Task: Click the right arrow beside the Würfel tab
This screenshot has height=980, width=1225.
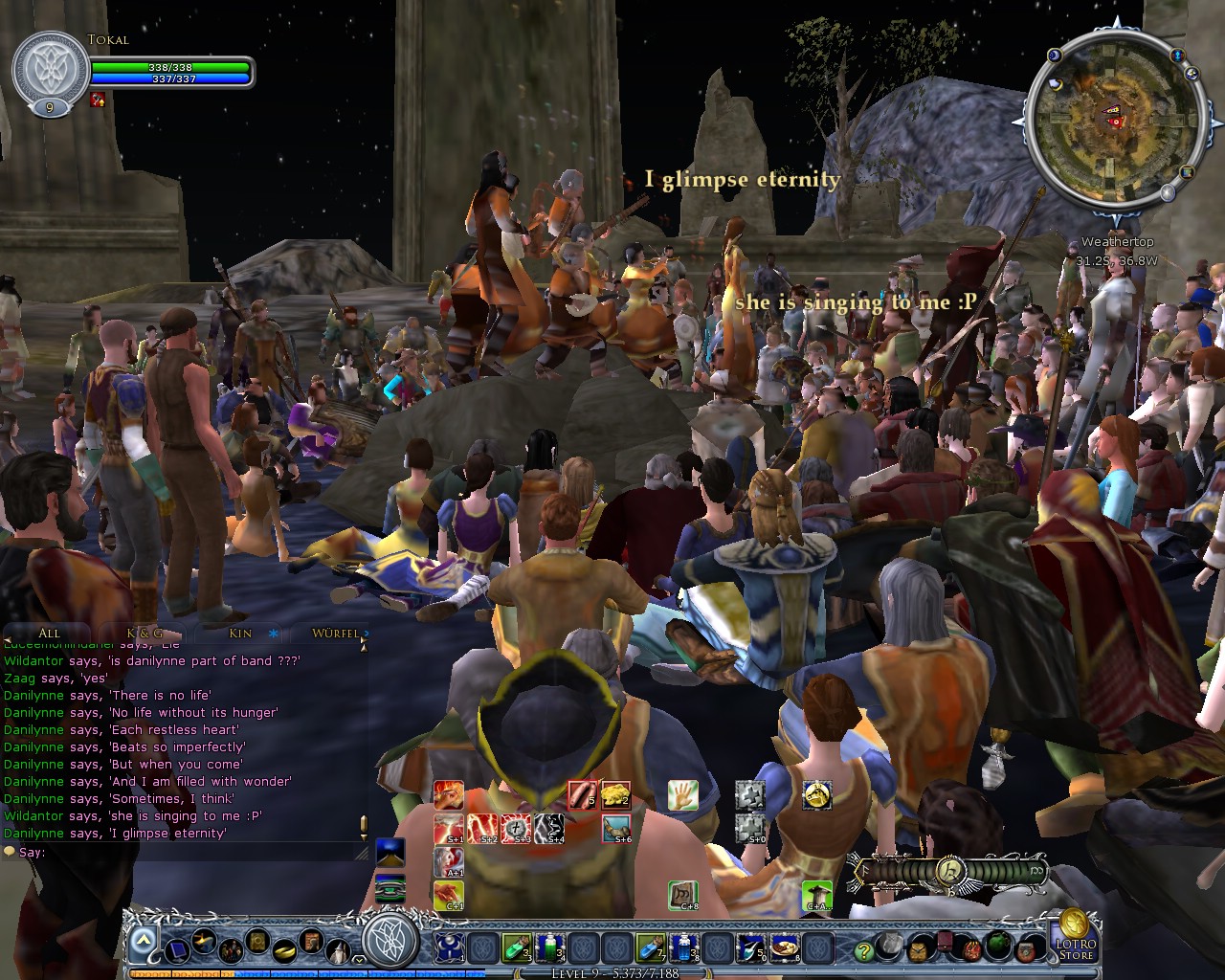Action: point(367,634)
